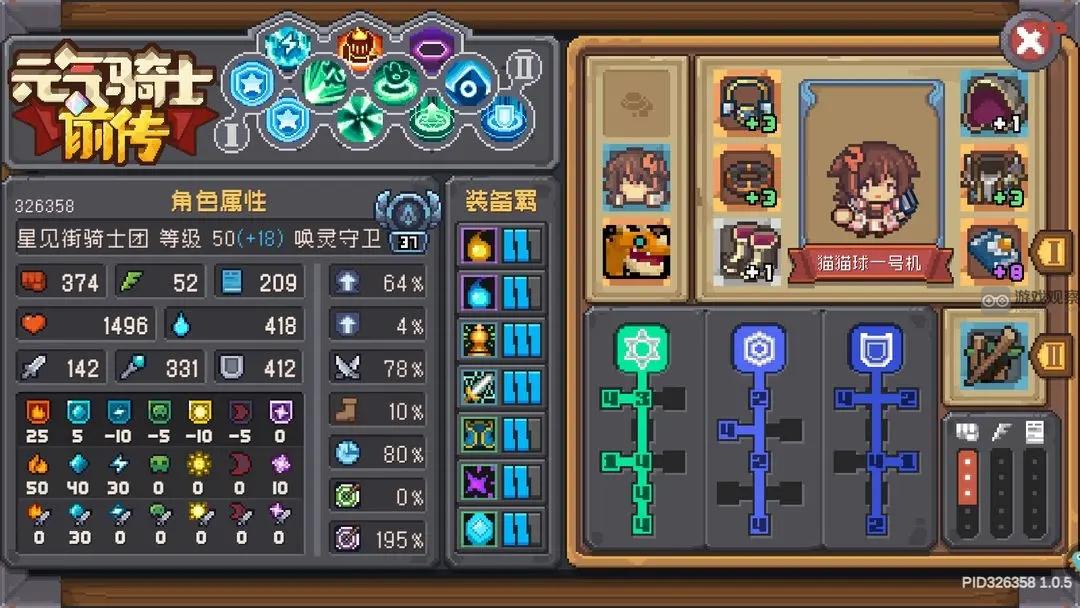The image size is (1080, 608).
Task: Select the orange knight helmet skill
Action: coord(357,45)
